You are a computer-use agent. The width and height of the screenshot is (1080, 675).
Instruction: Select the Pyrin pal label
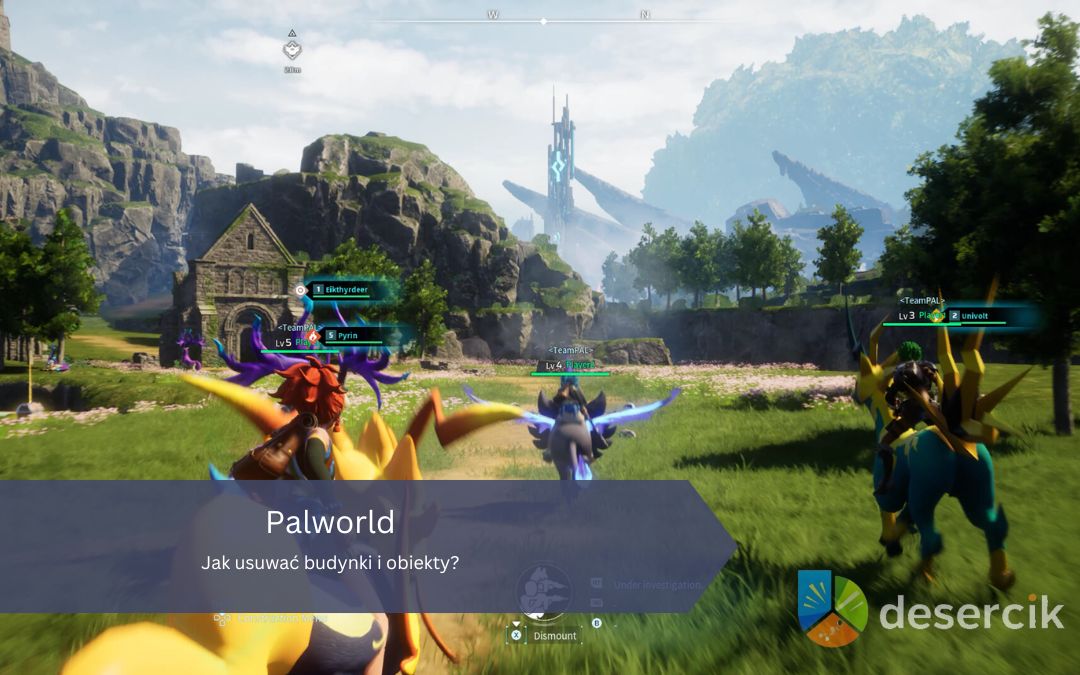[347, 335]
